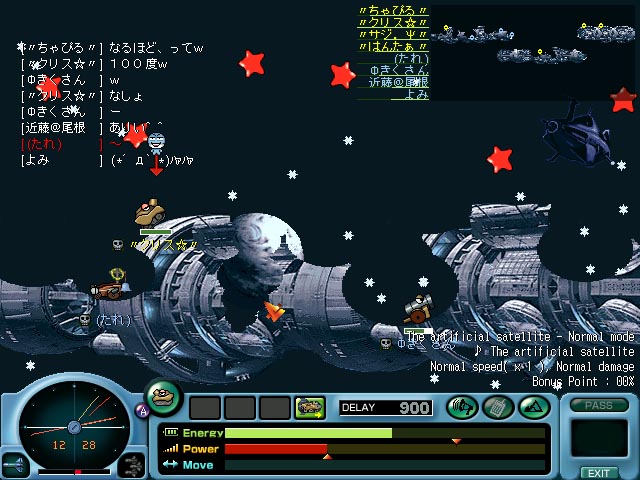Screen dimensions: 640x480
Task: Select player よみ in the player list
Action: click(417, 95)
